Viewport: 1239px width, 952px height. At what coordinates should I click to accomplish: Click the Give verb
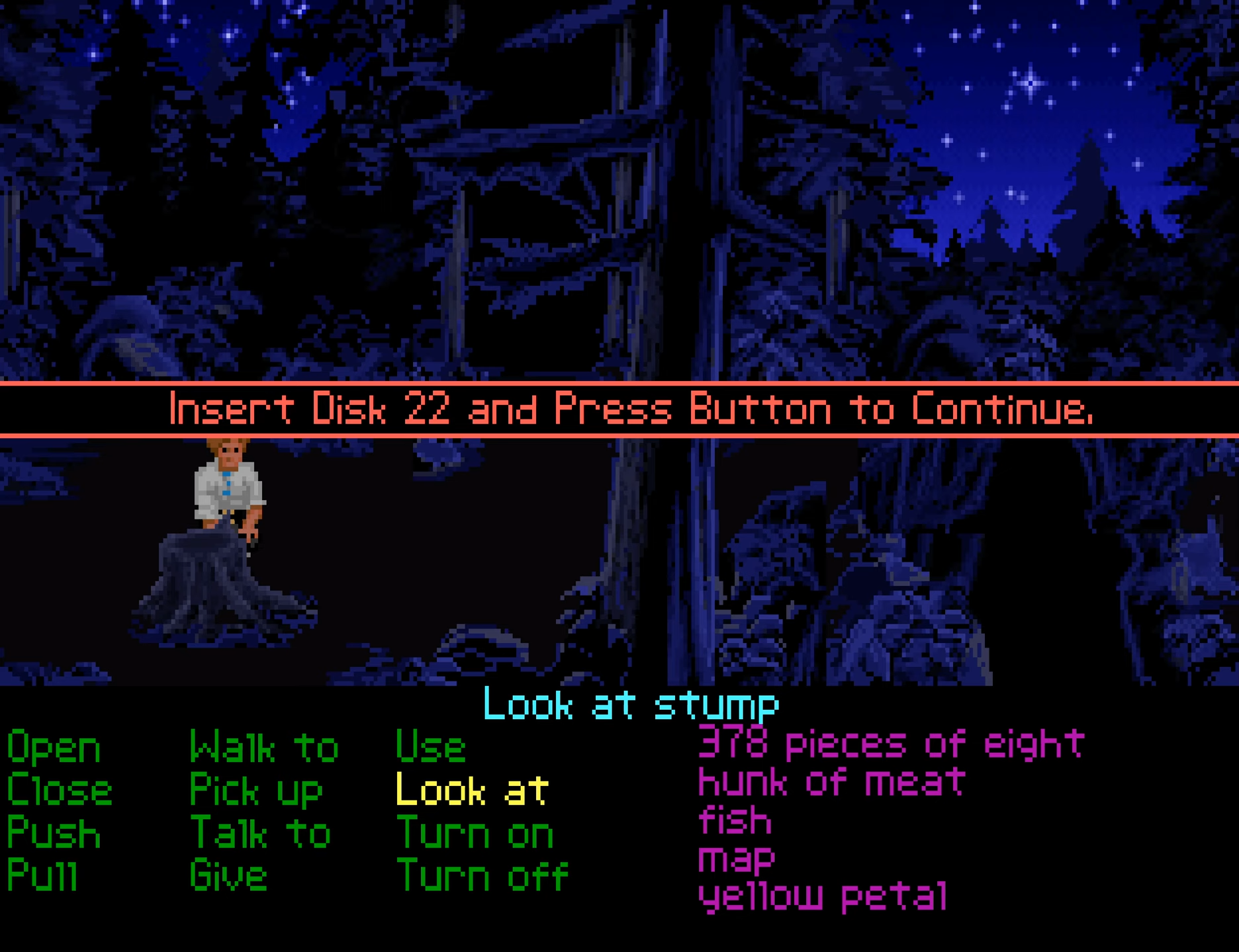click(x=228, y=876)
